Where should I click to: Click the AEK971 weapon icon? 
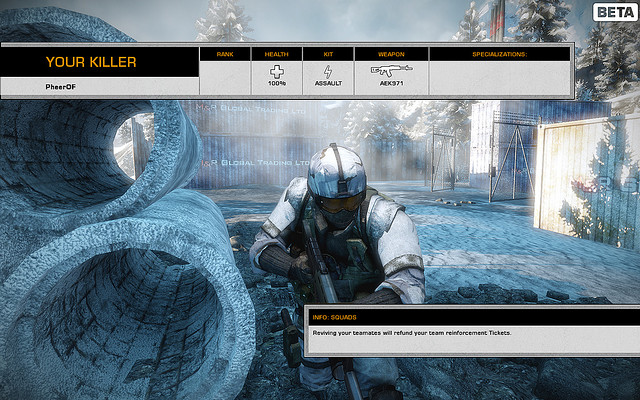(390, 71)
